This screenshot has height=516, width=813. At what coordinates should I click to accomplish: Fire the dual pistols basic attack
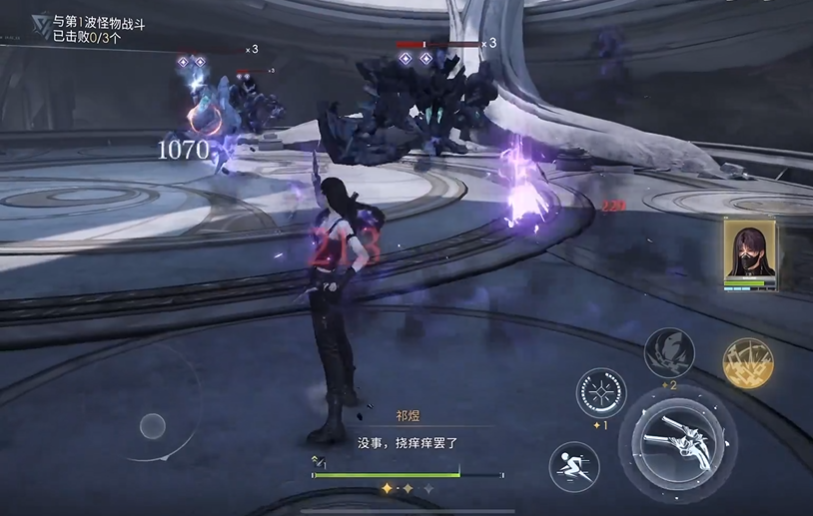(x=677, y=437)
